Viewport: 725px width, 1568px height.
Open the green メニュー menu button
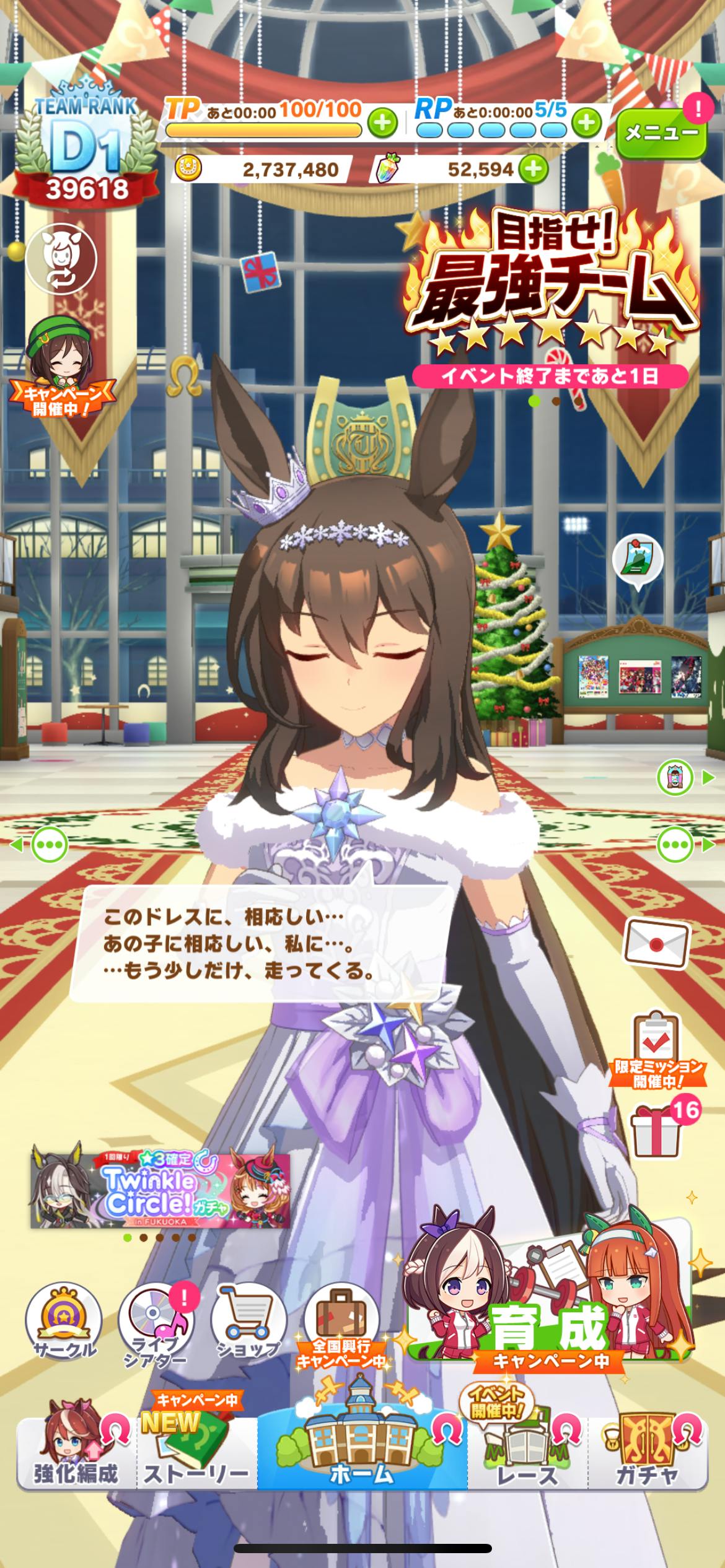coord(661,132)
